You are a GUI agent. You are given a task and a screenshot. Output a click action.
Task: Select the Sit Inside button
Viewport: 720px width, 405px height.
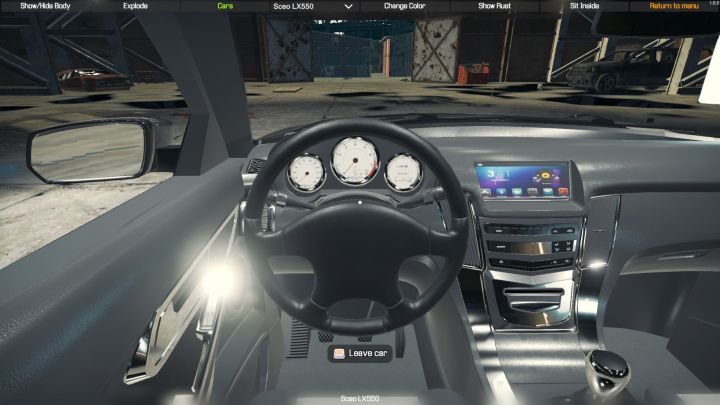pos(584,6)
